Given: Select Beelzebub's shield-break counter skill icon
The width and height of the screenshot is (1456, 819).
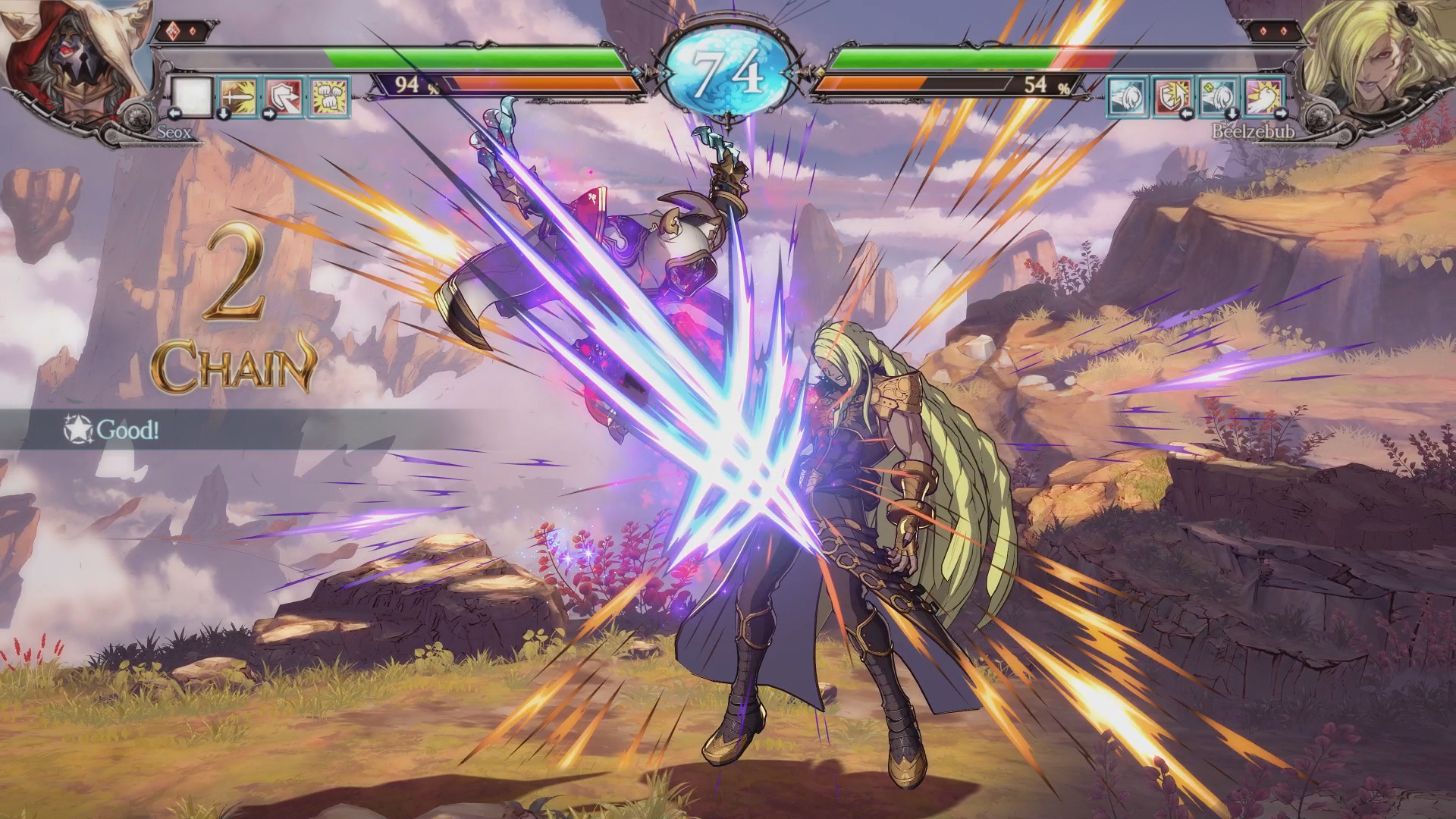Looking at the screenshot, I should point(1172,95).
